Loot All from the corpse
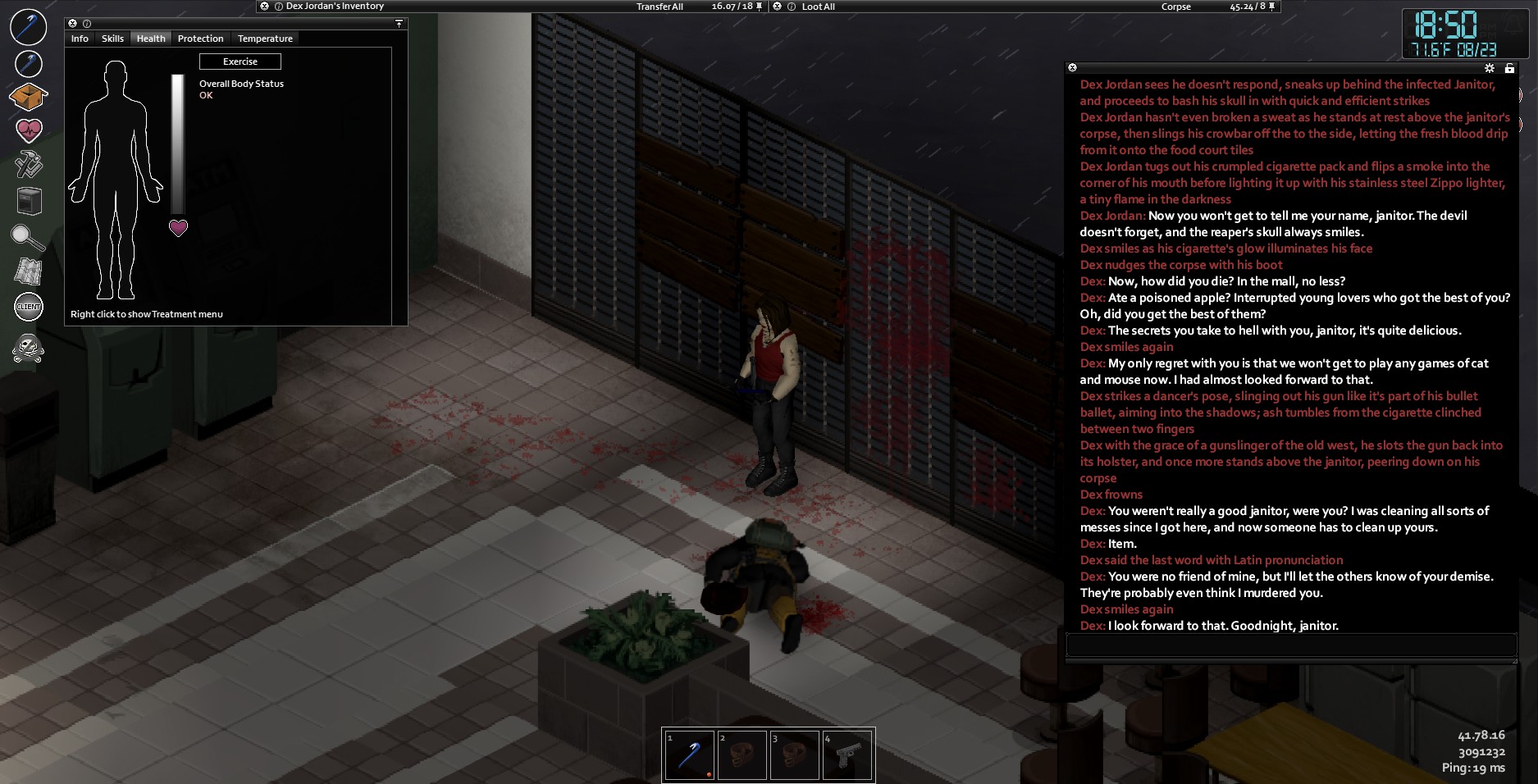The height and width of the screenshot is (784, 1538). coord(818,7)
